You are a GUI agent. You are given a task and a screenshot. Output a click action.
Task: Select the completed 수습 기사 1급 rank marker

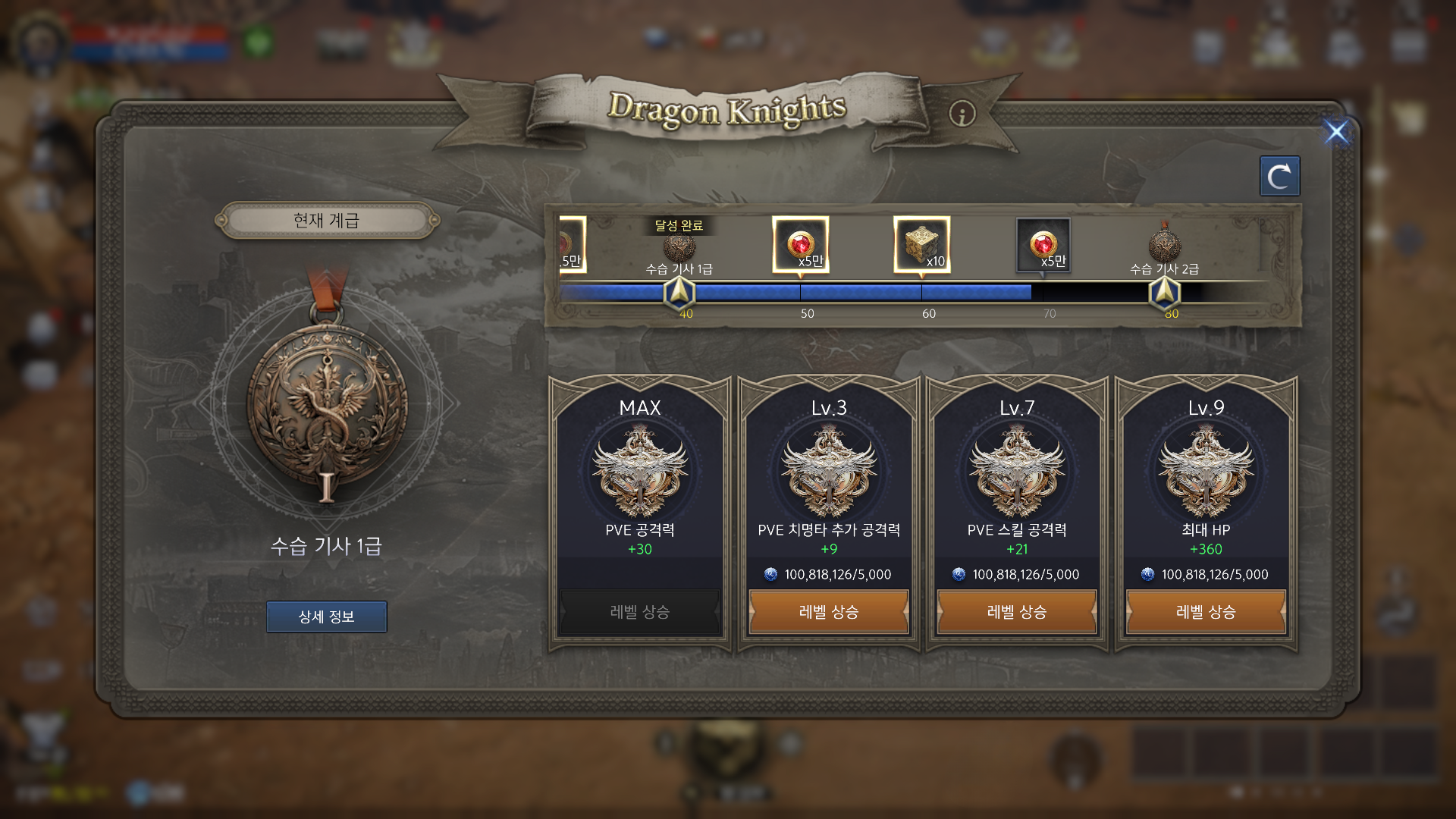click(679, 247)
